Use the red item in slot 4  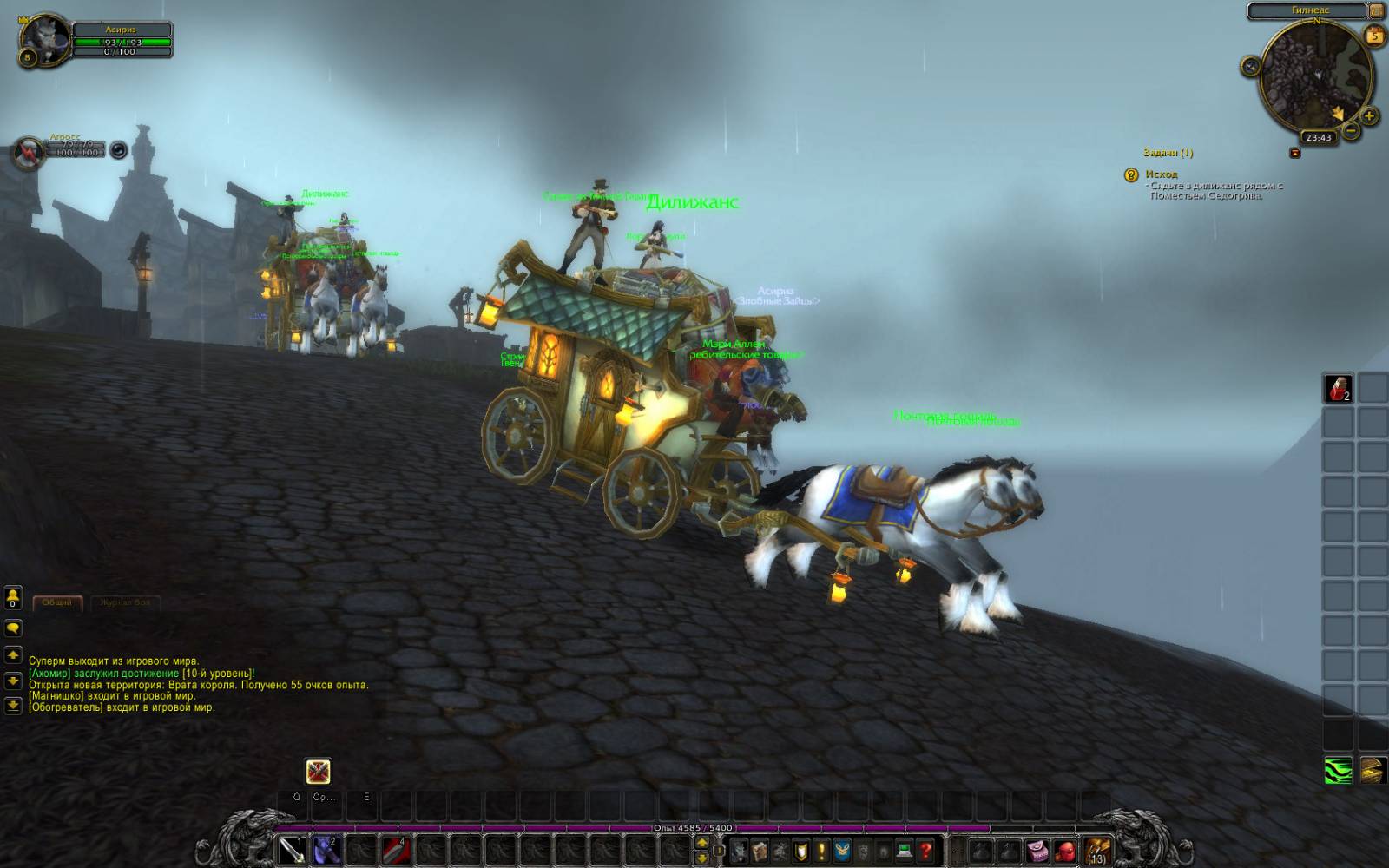pyautogui.click(x=395, y=850)
